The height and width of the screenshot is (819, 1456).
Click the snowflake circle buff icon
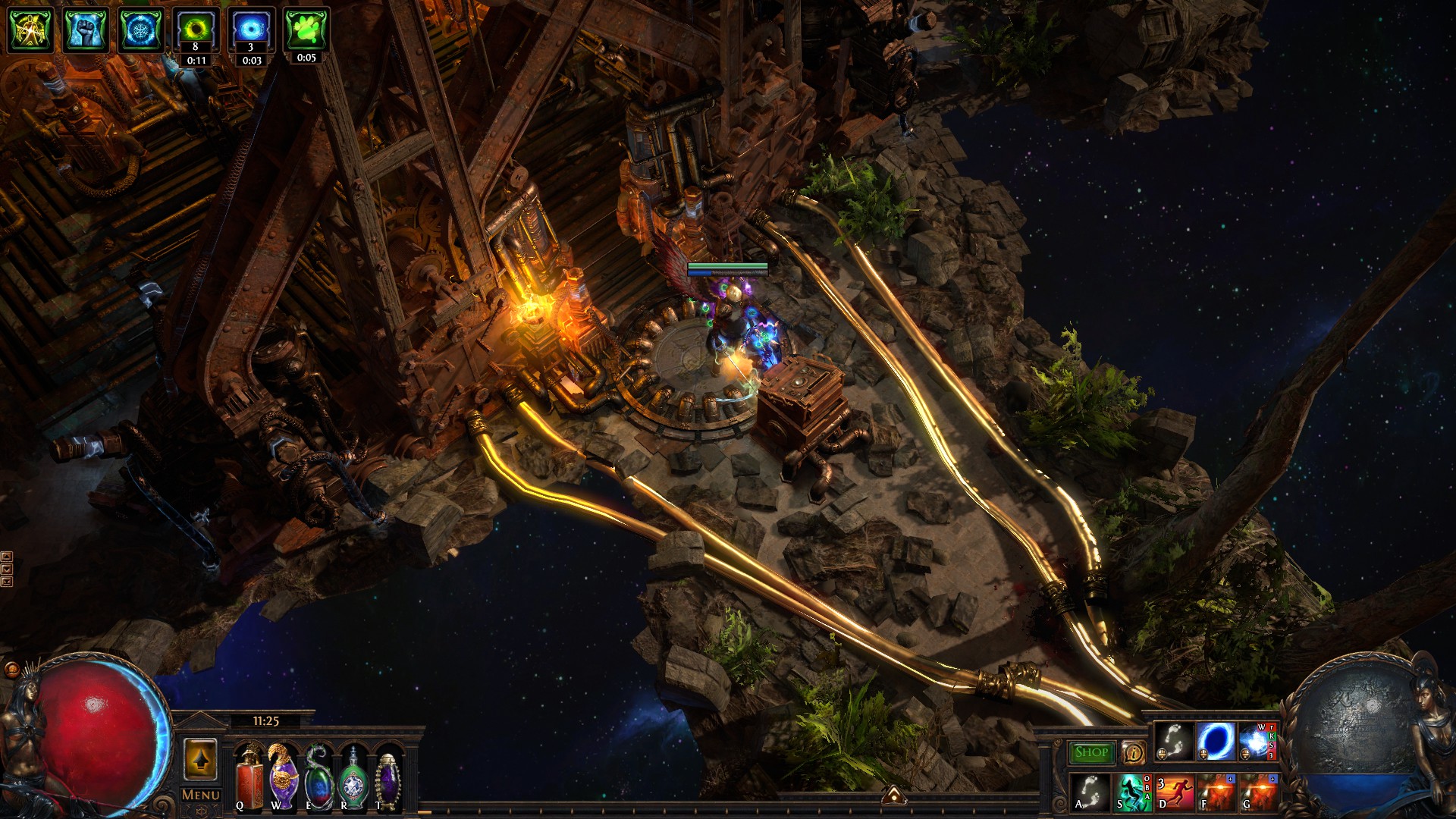[x=140, y=30]
